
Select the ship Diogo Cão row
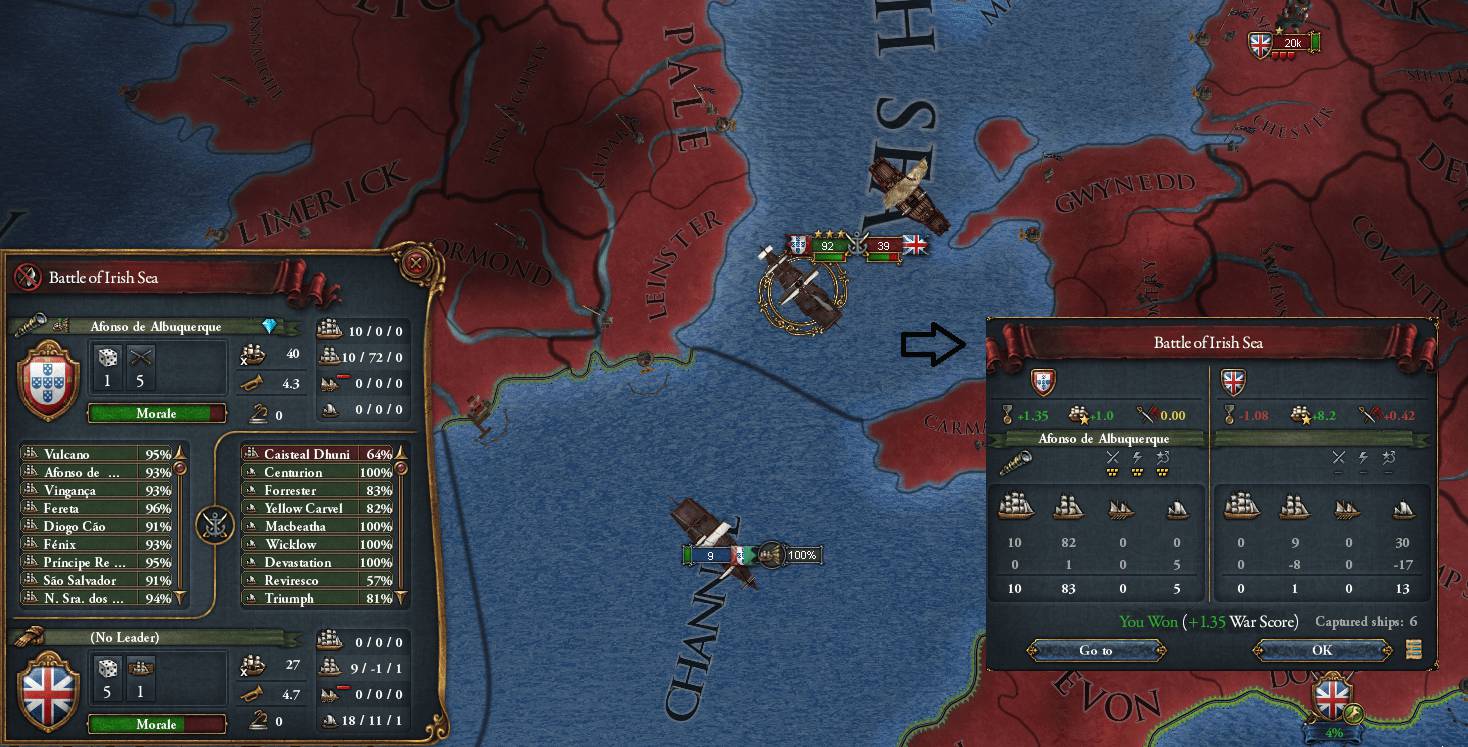point(96,526)
